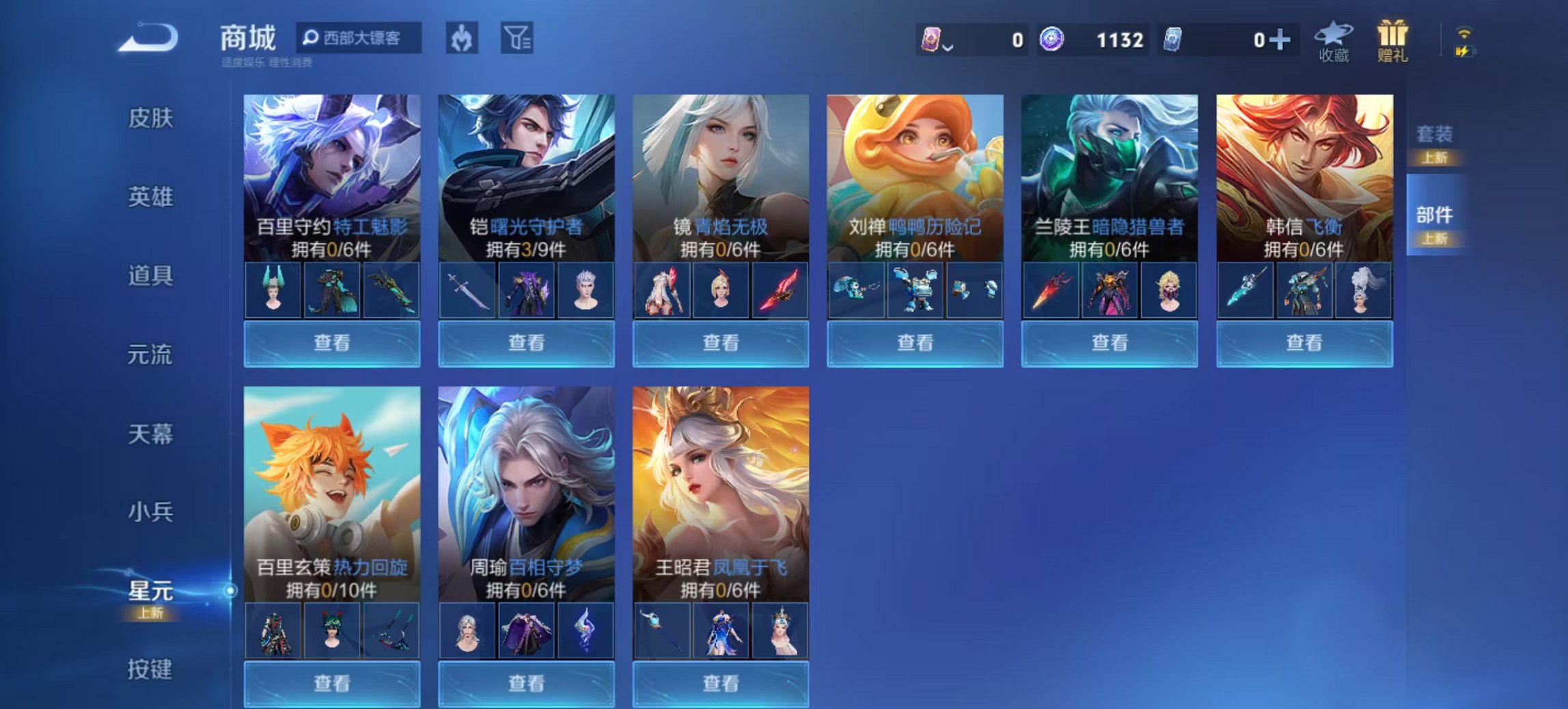The image size is (1568, 709).
Task: Select the 英雄 sidebar category
Action: coord(152,196)
